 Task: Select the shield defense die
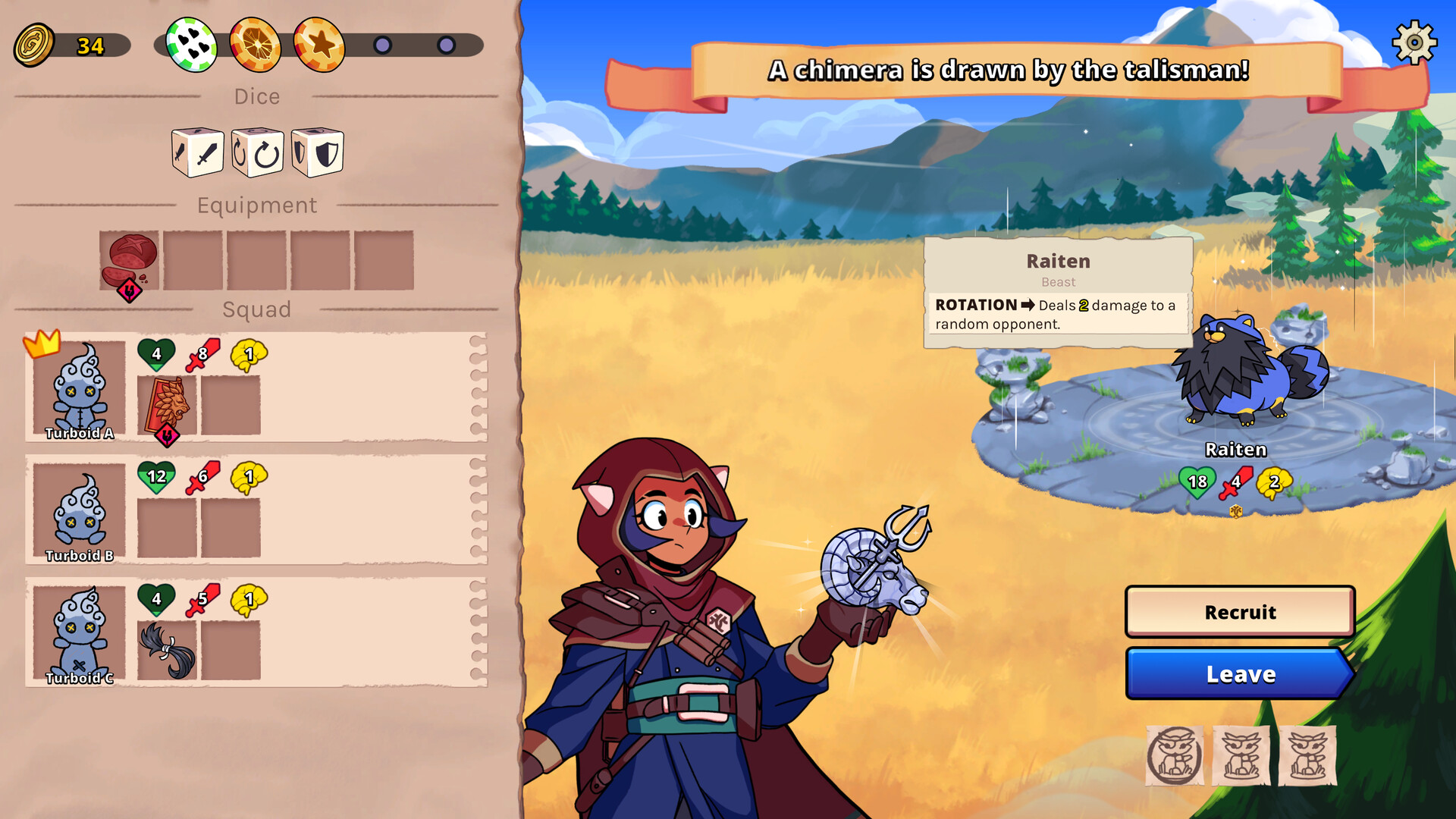click(x=318, y=152)
